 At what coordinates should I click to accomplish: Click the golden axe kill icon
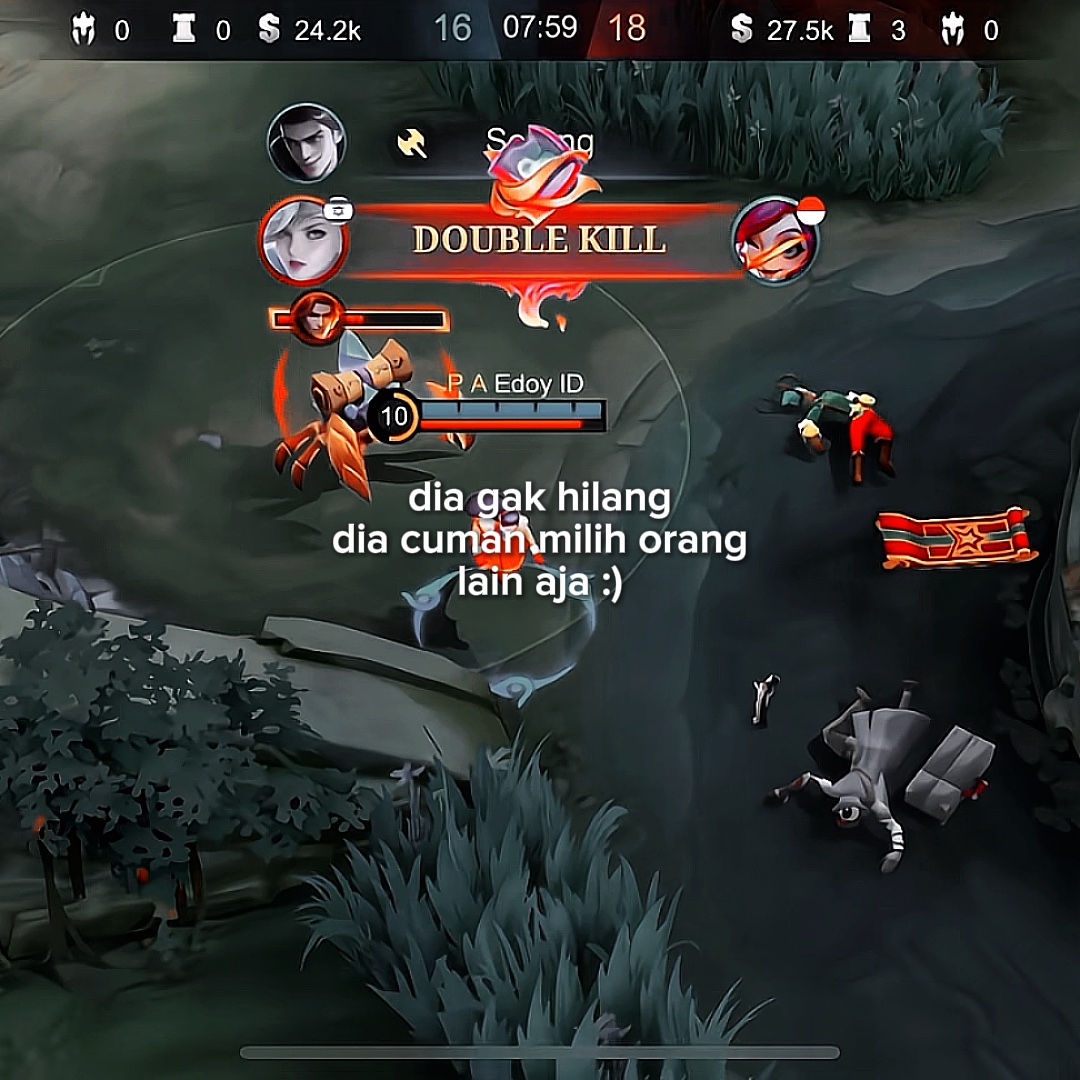pyautogui.click(x=411, y=144)
